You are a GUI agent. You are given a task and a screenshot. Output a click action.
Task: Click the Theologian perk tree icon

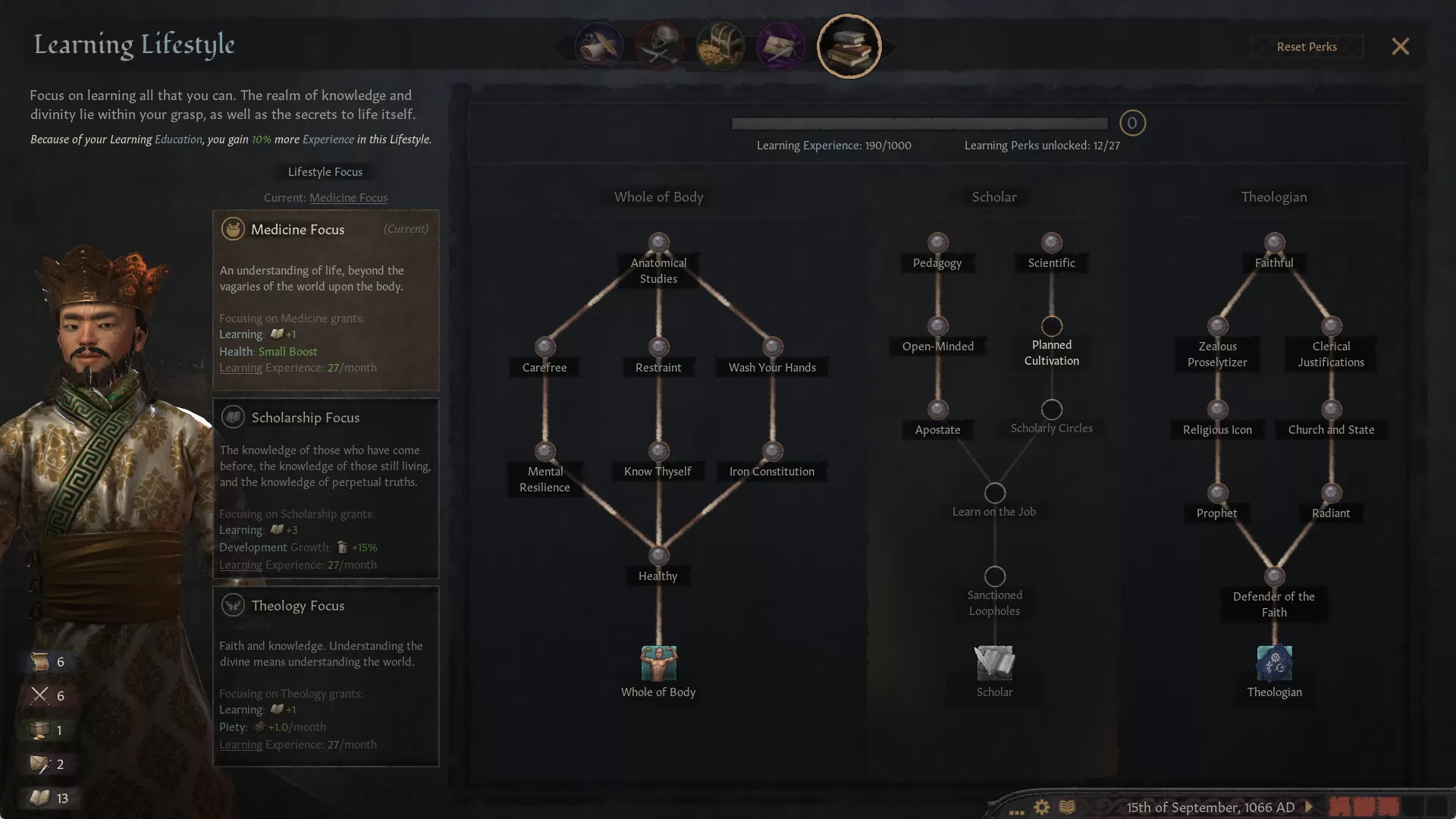click(1274, 663)
